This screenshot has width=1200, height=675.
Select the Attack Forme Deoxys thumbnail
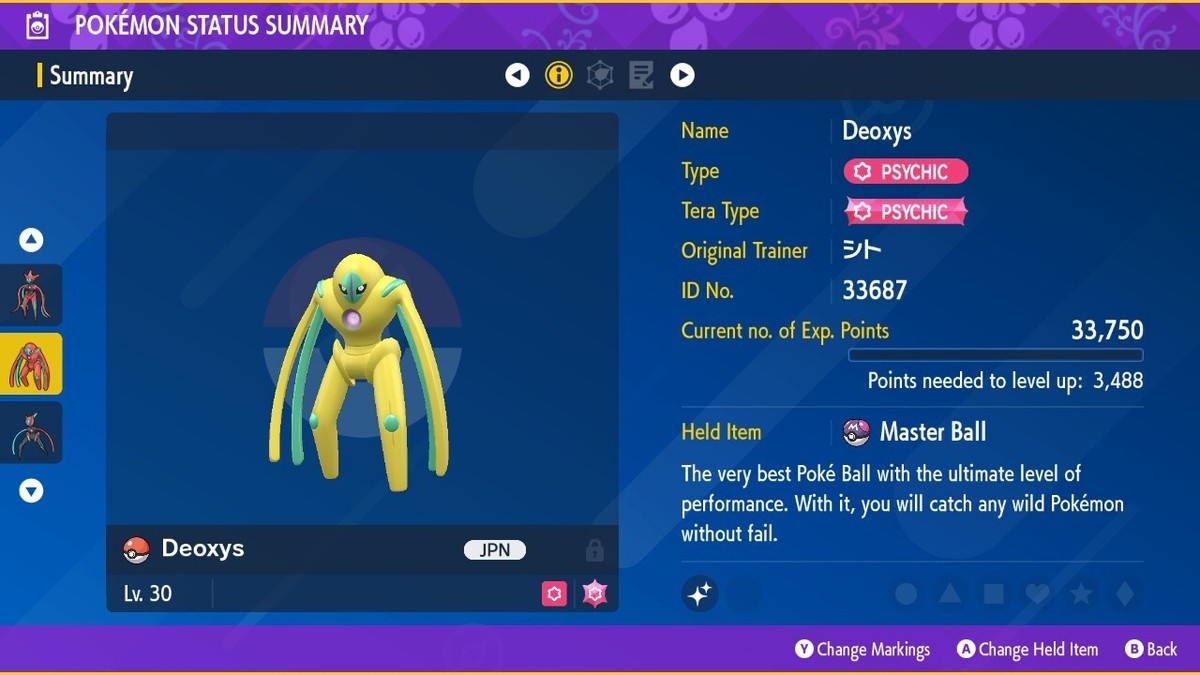[31, 295]
